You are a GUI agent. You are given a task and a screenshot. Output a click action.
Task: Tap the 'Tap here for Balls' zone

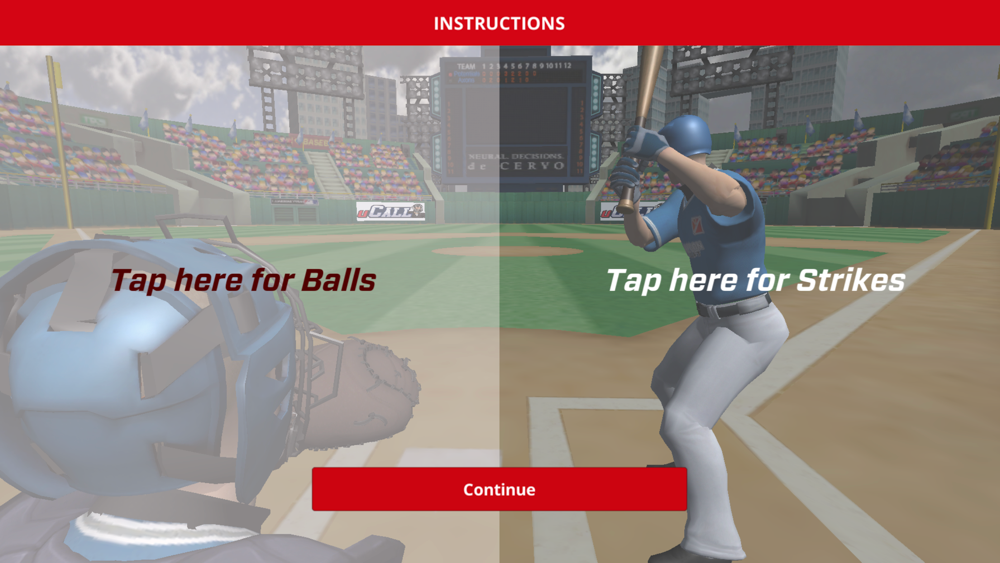point(243,281)
